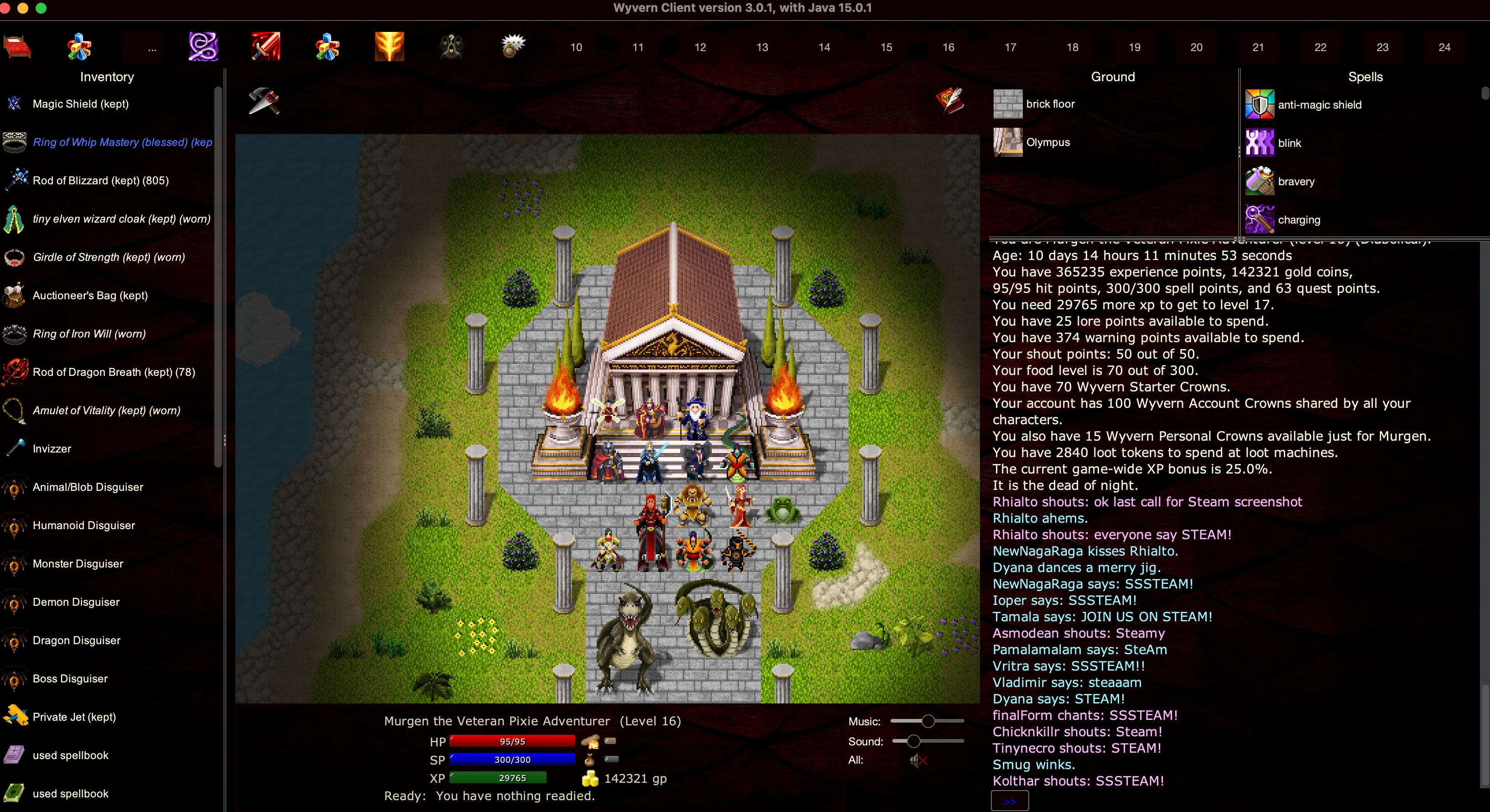Select the anti-magic shield spell

1319,104
